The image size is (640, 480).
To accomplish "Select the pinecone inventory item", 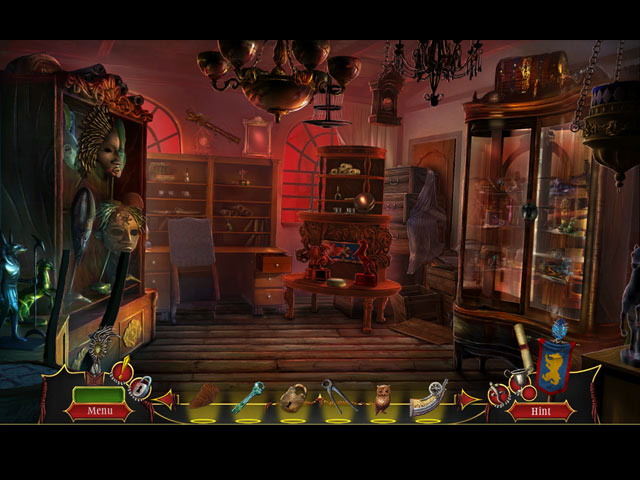I will coord(204,396).
